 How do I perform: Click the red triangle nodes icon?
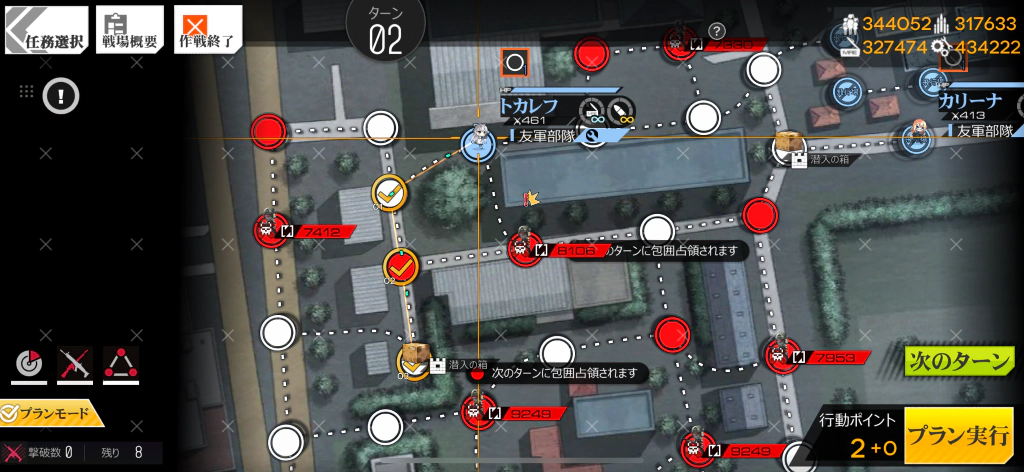(x=120, y=364)
